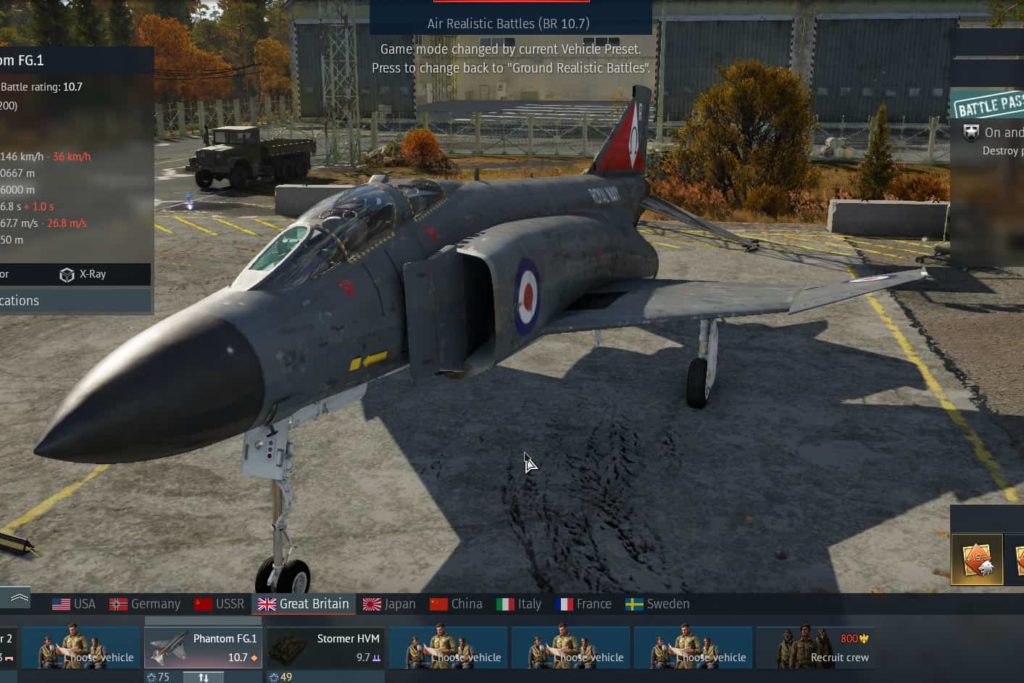Open the Italy nation tab

[x=519, y=604]
